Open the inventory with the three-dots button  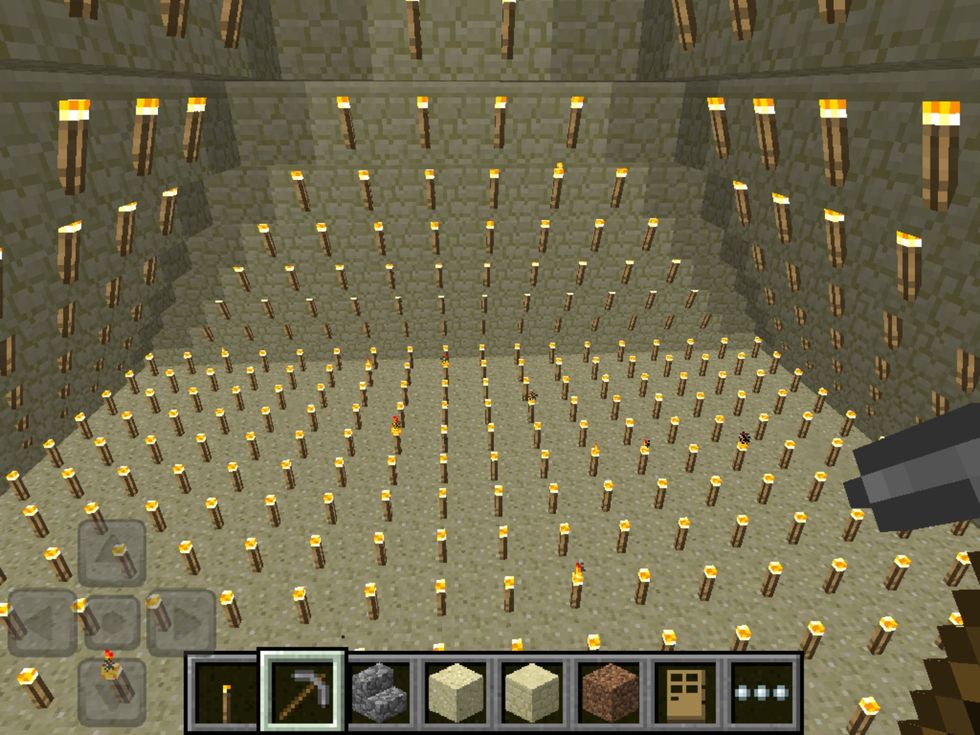click(x=763, y=692)
